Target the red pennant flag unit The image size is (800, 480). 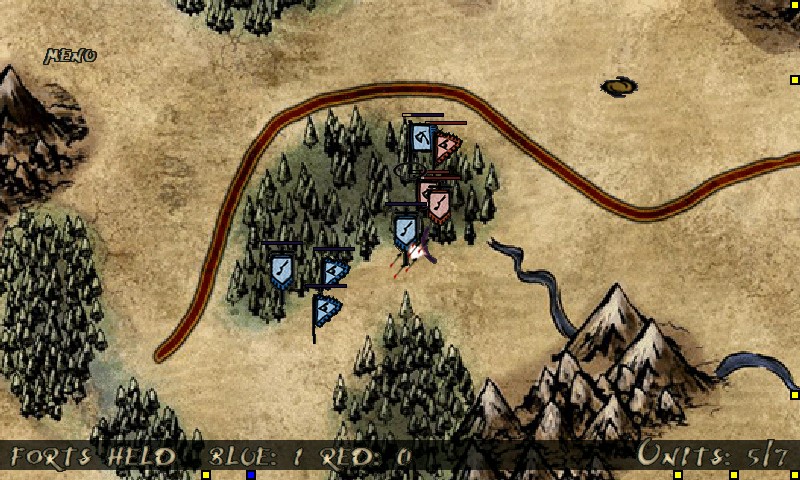click(446, 147)
